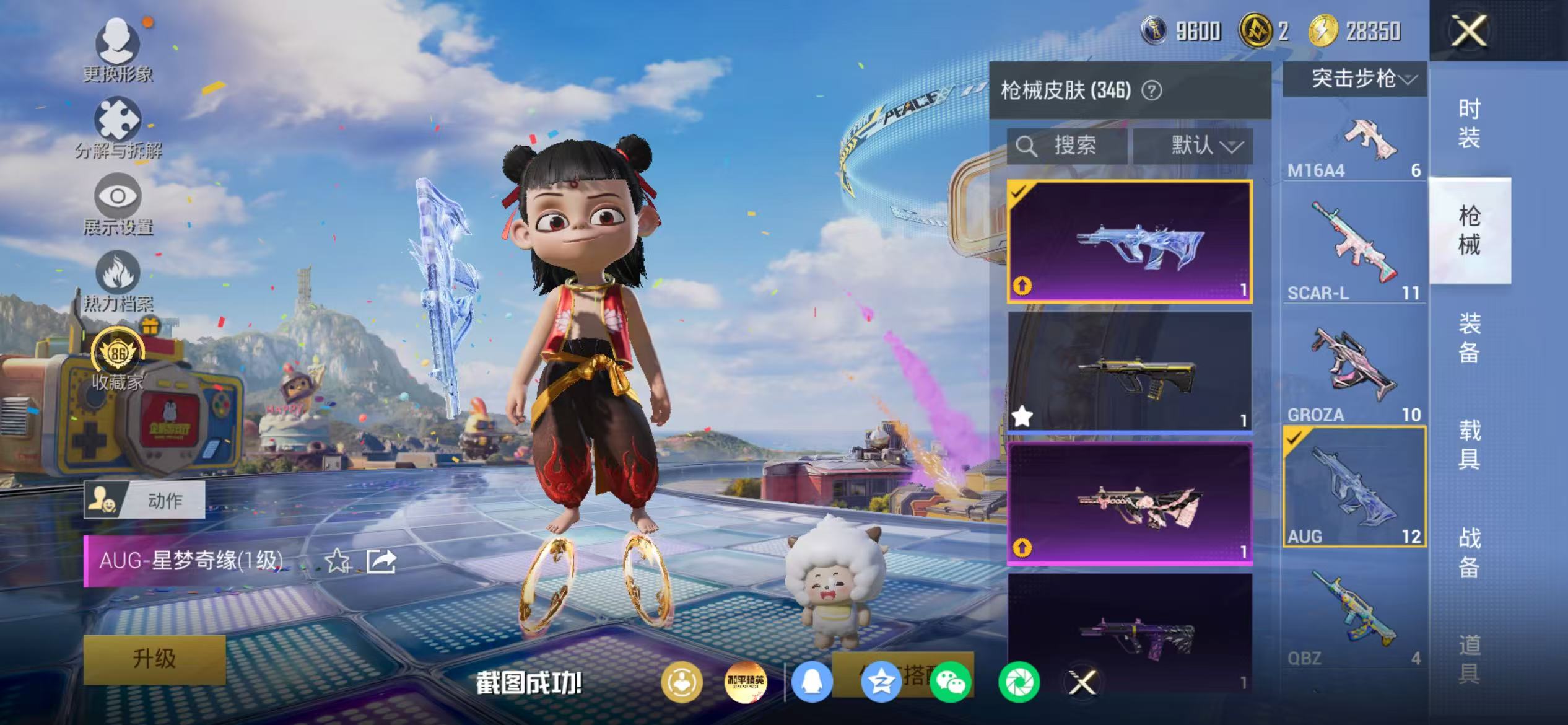
Task: Select the black and gold AUG skin
Action: pyautogui.click(x=1130, y=372)
